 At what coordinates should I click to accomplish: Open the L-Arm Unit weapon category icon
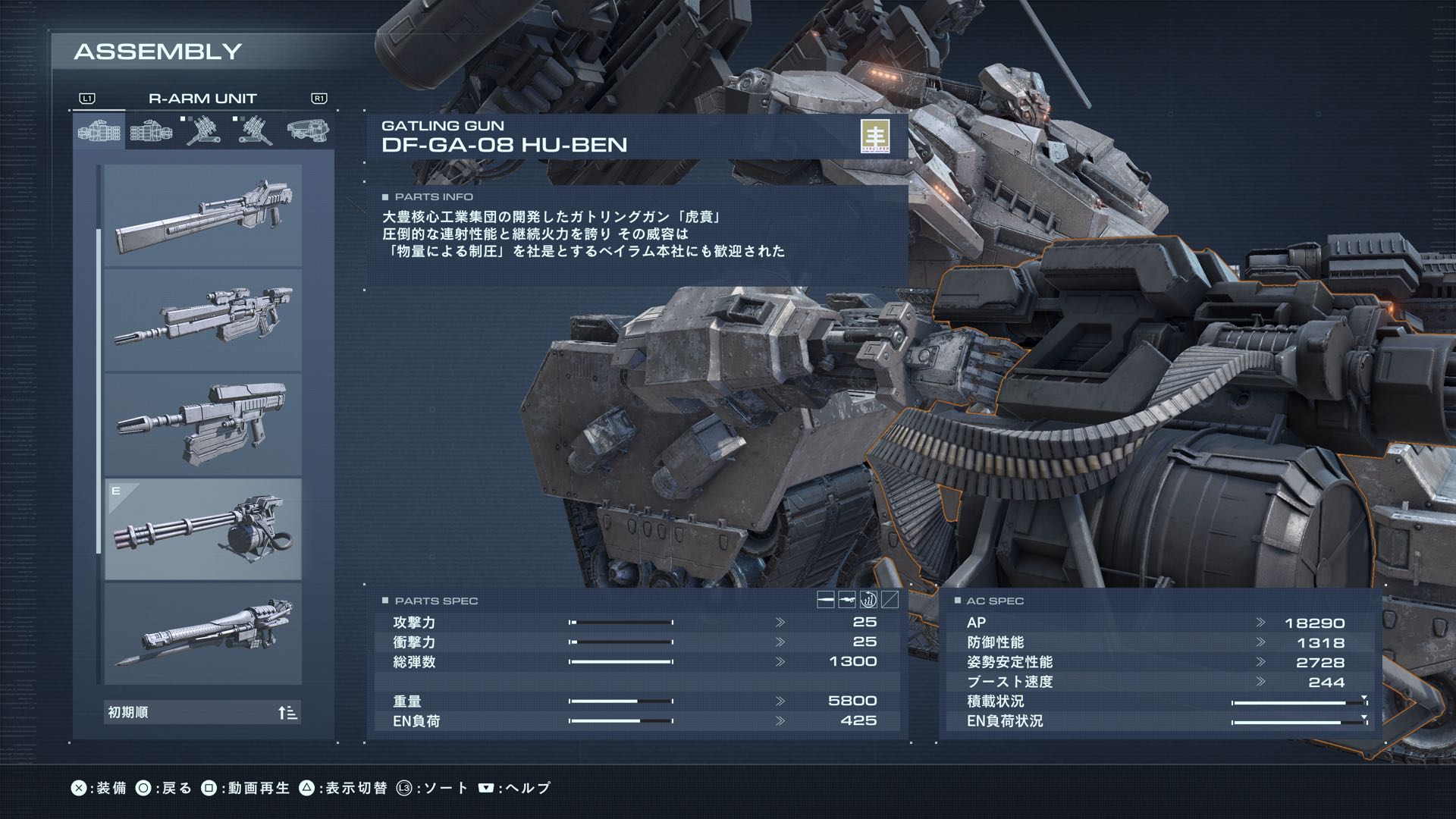pos(150,130)
